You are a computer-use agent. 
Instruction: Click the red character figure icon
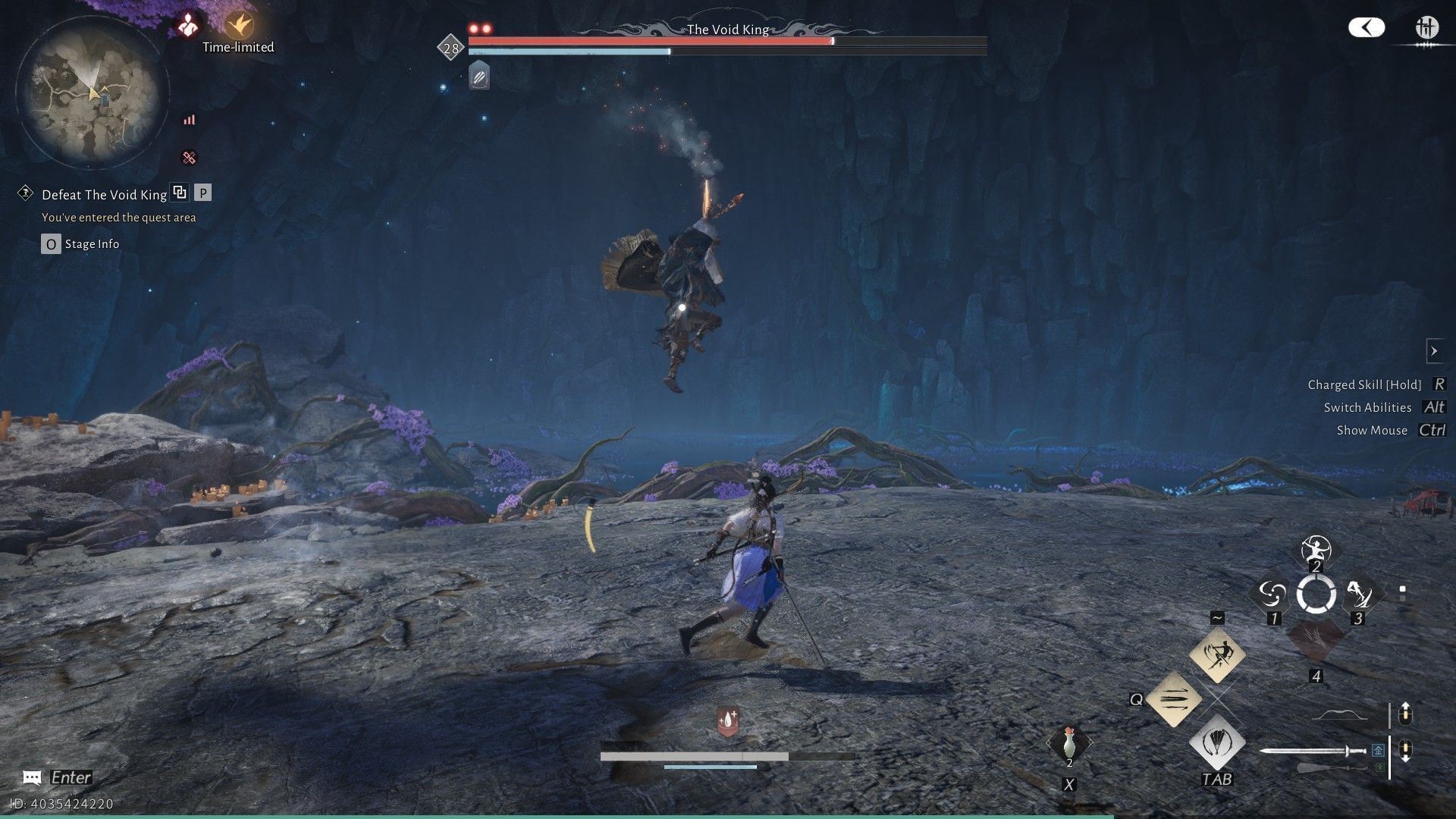point(187,26)
